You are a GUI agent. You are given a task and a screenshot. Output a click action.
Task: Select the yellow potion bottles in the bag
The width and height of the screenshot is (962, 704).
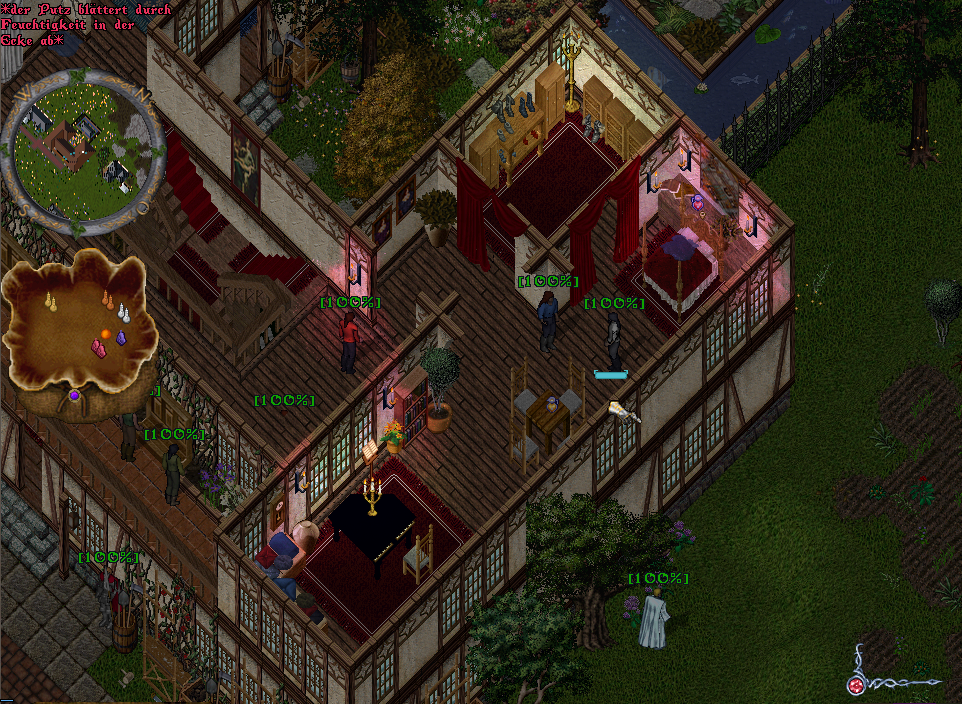click(x=50, y=301)
